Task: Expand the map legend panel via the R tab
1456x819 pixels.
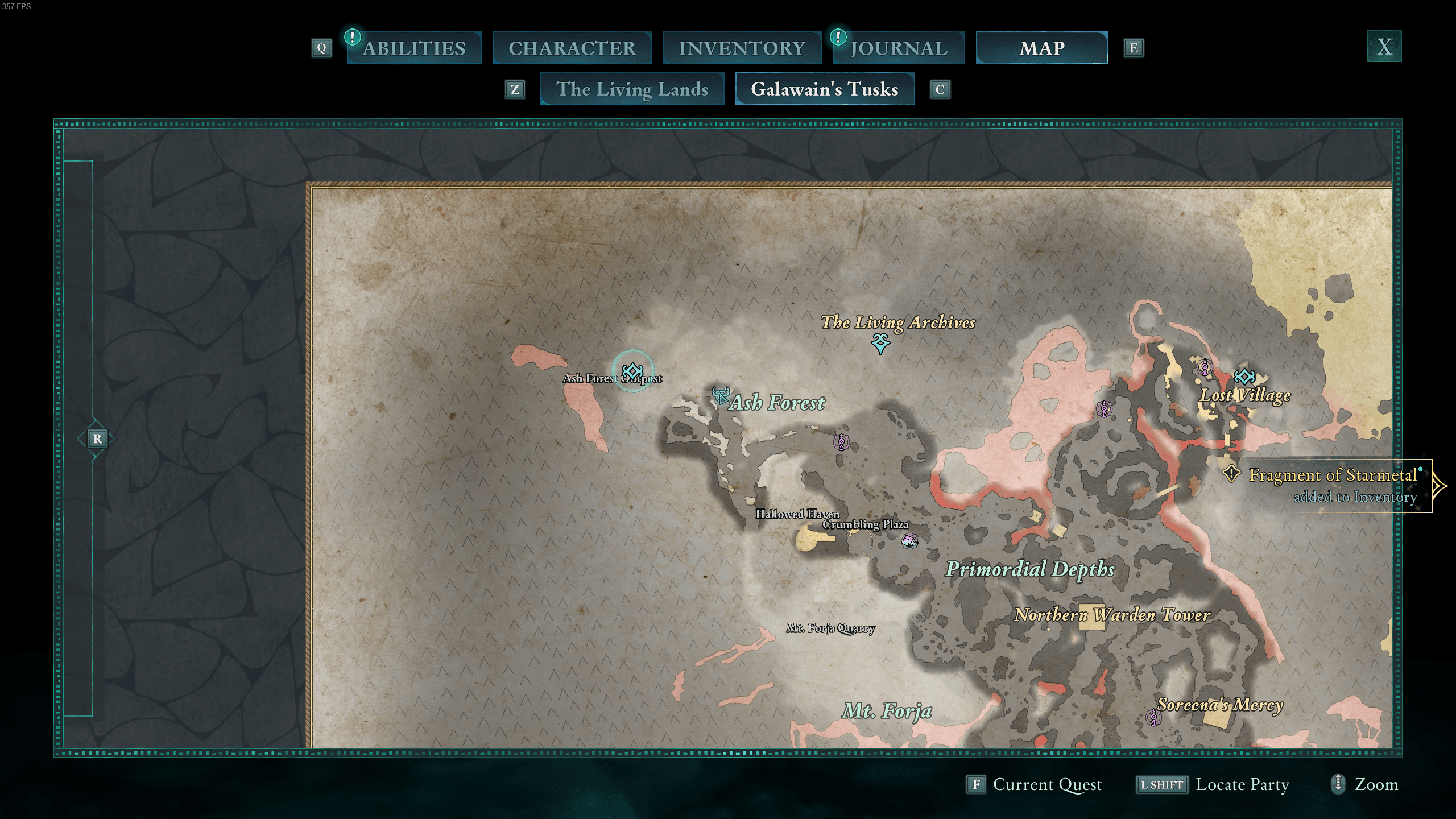Action: coord(97,439)
